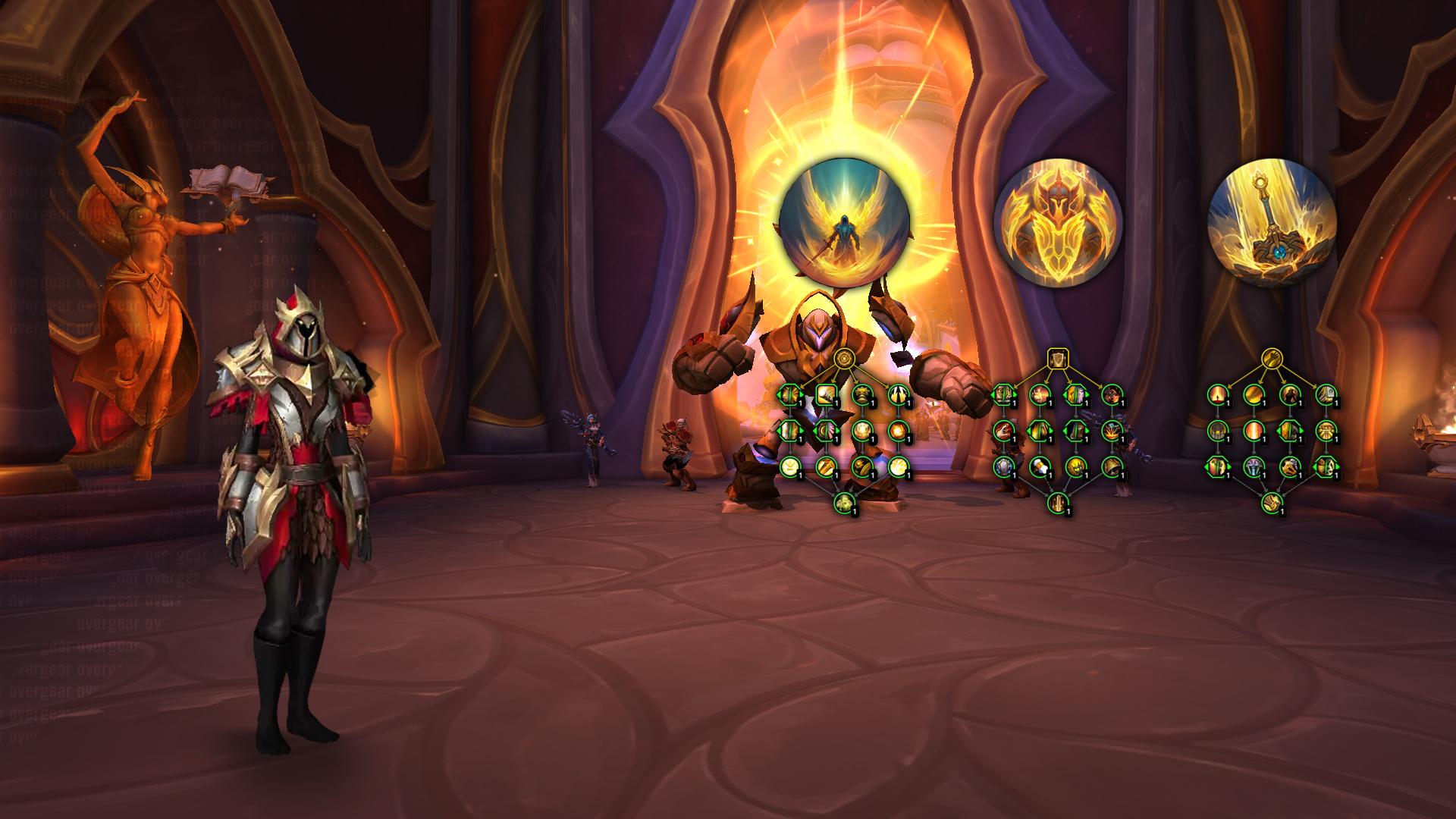Select the shield keystone talent node
Screen dimensions: 1456x819
click(x=1058, y=358)
